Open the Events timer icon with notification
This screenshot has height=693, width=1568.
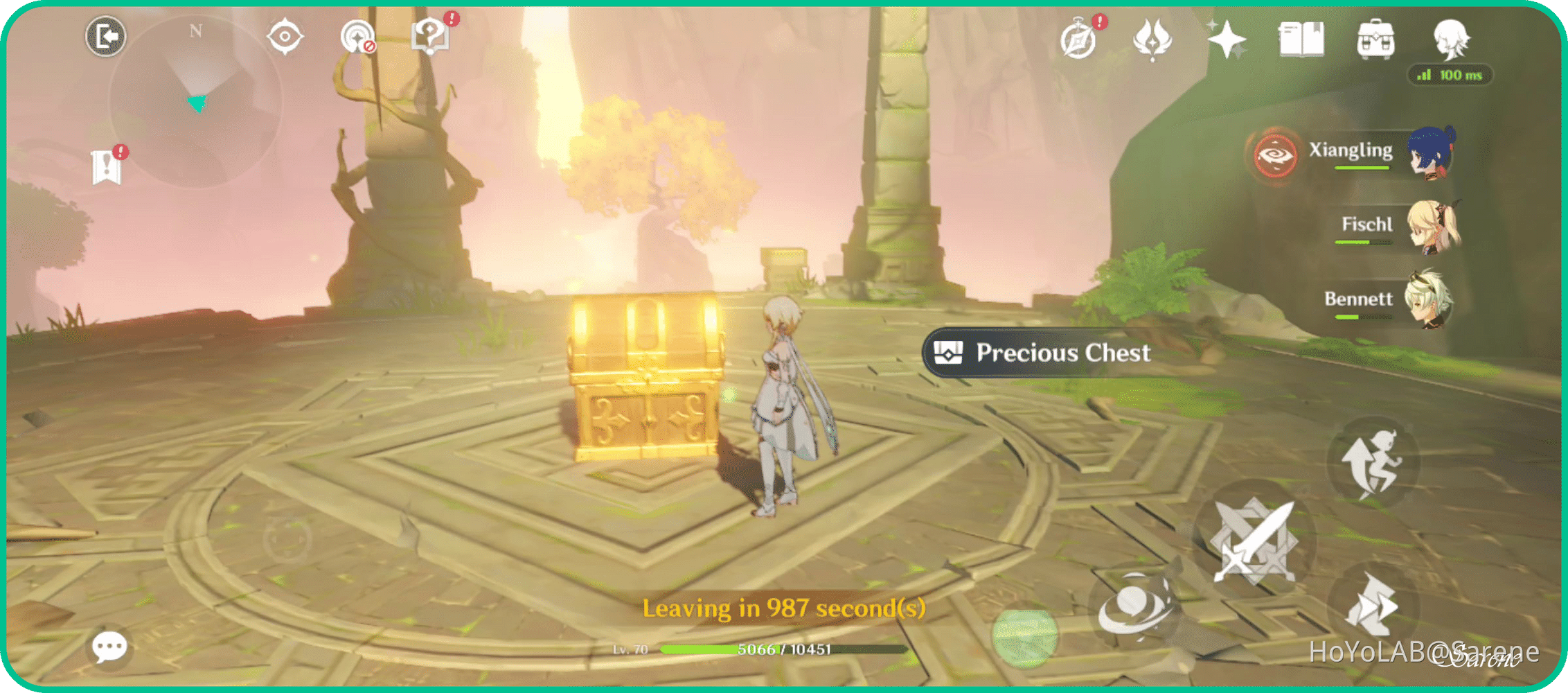tap(1079, 40)
